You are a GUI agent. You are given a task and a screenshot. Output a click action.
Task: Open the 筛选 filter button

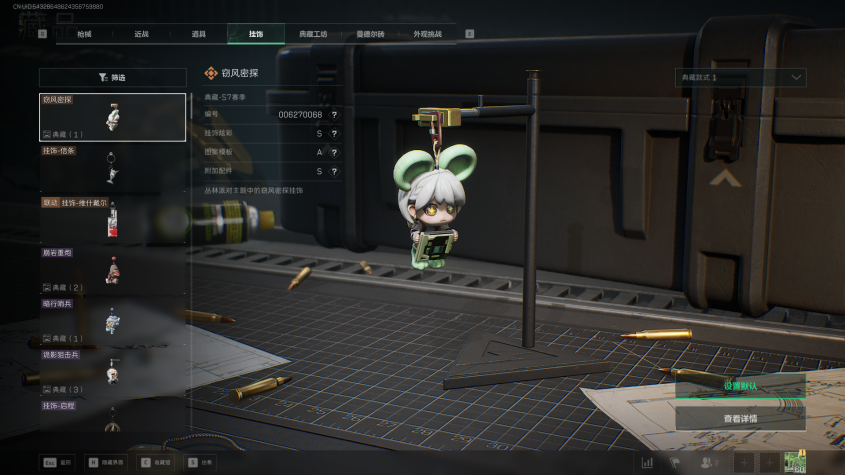(113, 77)
